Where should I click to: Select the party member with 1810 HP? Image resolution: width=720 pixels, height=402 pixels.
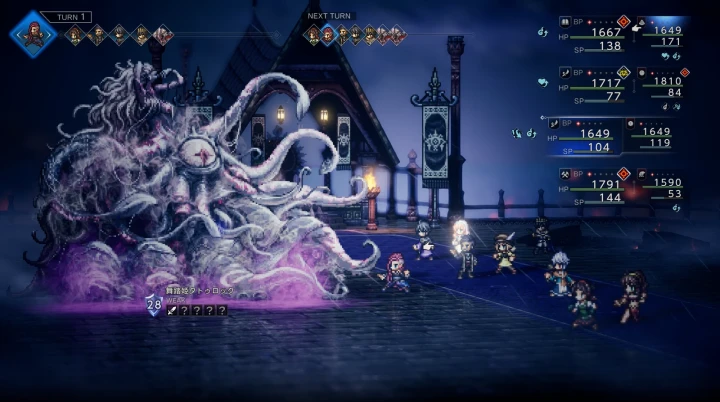(662, 84)
